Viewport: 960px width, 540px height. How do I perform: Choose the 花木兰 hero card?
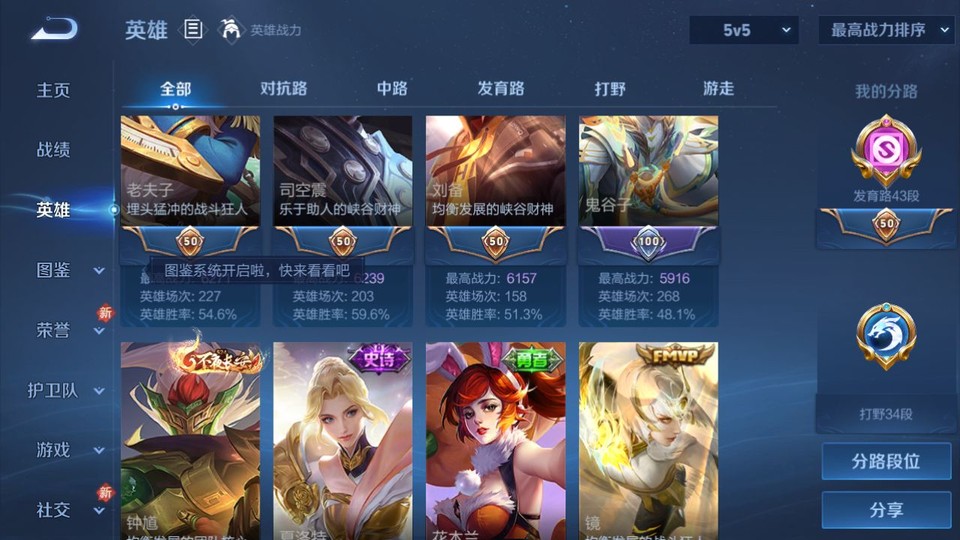pos(495,440)
